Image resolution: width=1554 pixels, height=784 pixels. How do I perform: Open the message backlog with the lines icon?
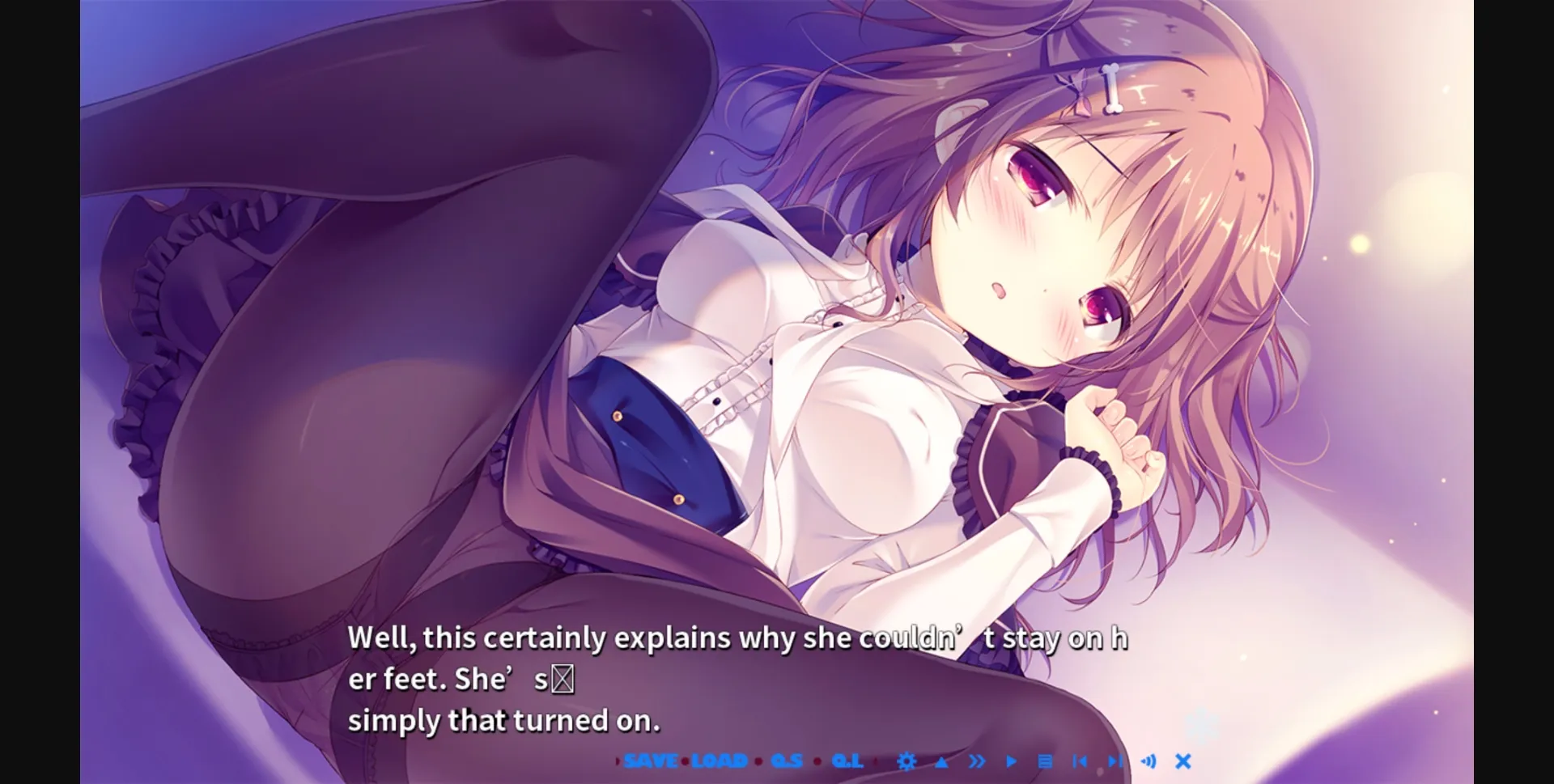click(1046, 762)
